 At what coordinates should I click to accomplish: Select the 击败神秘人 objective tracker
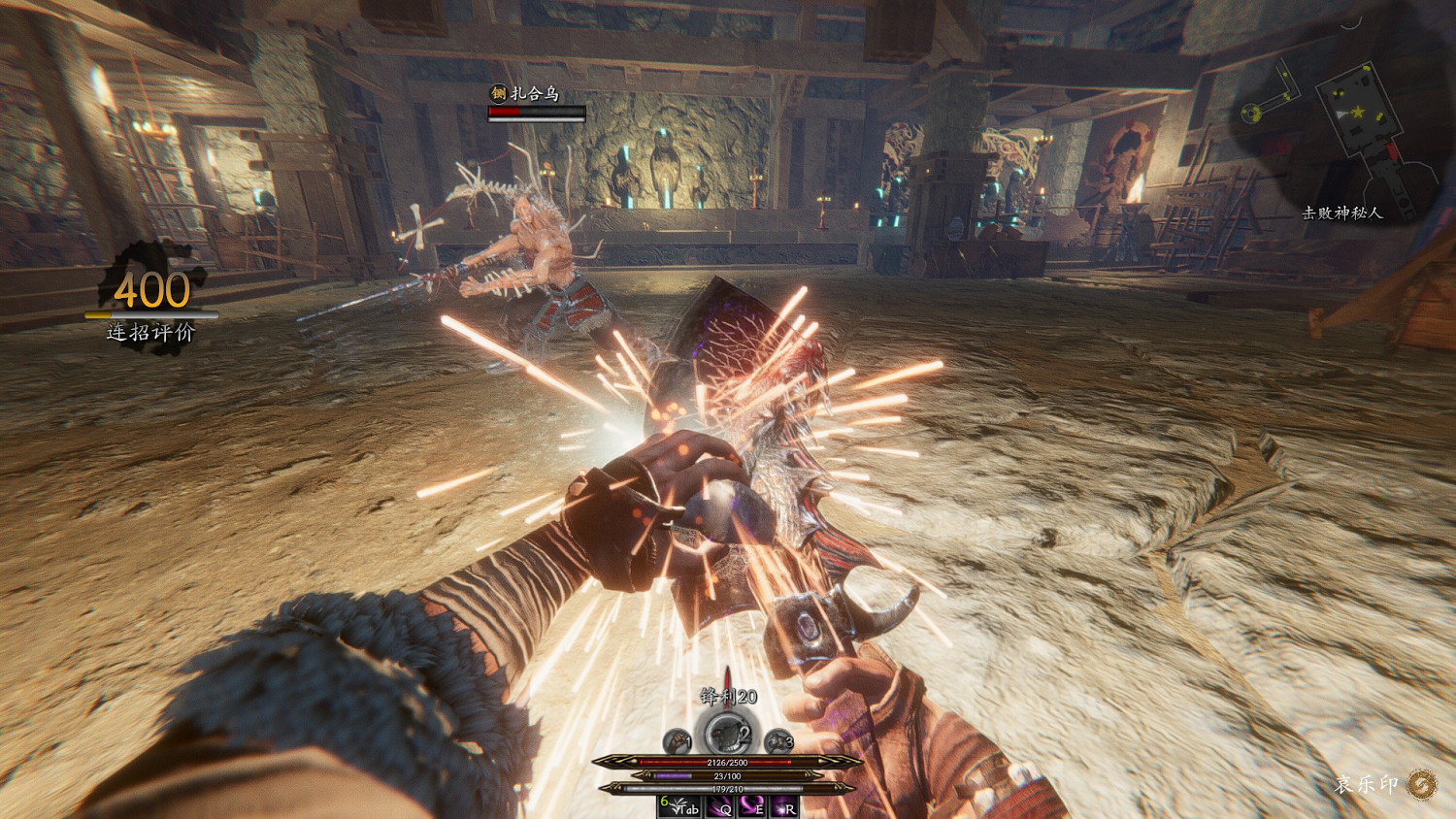(1342, 213)
